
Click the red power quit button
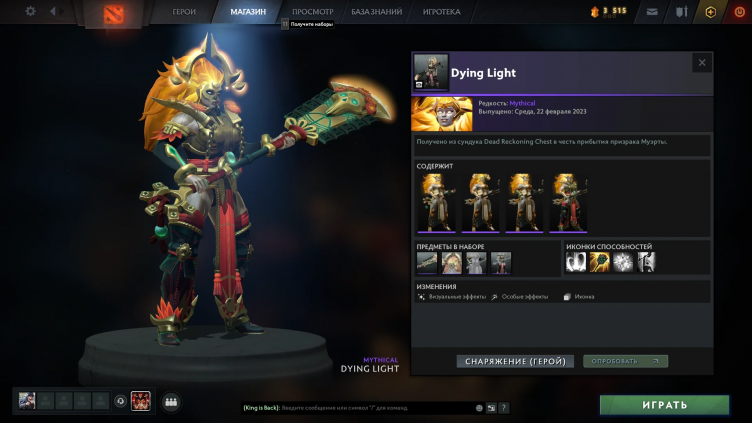pos(739,12)
